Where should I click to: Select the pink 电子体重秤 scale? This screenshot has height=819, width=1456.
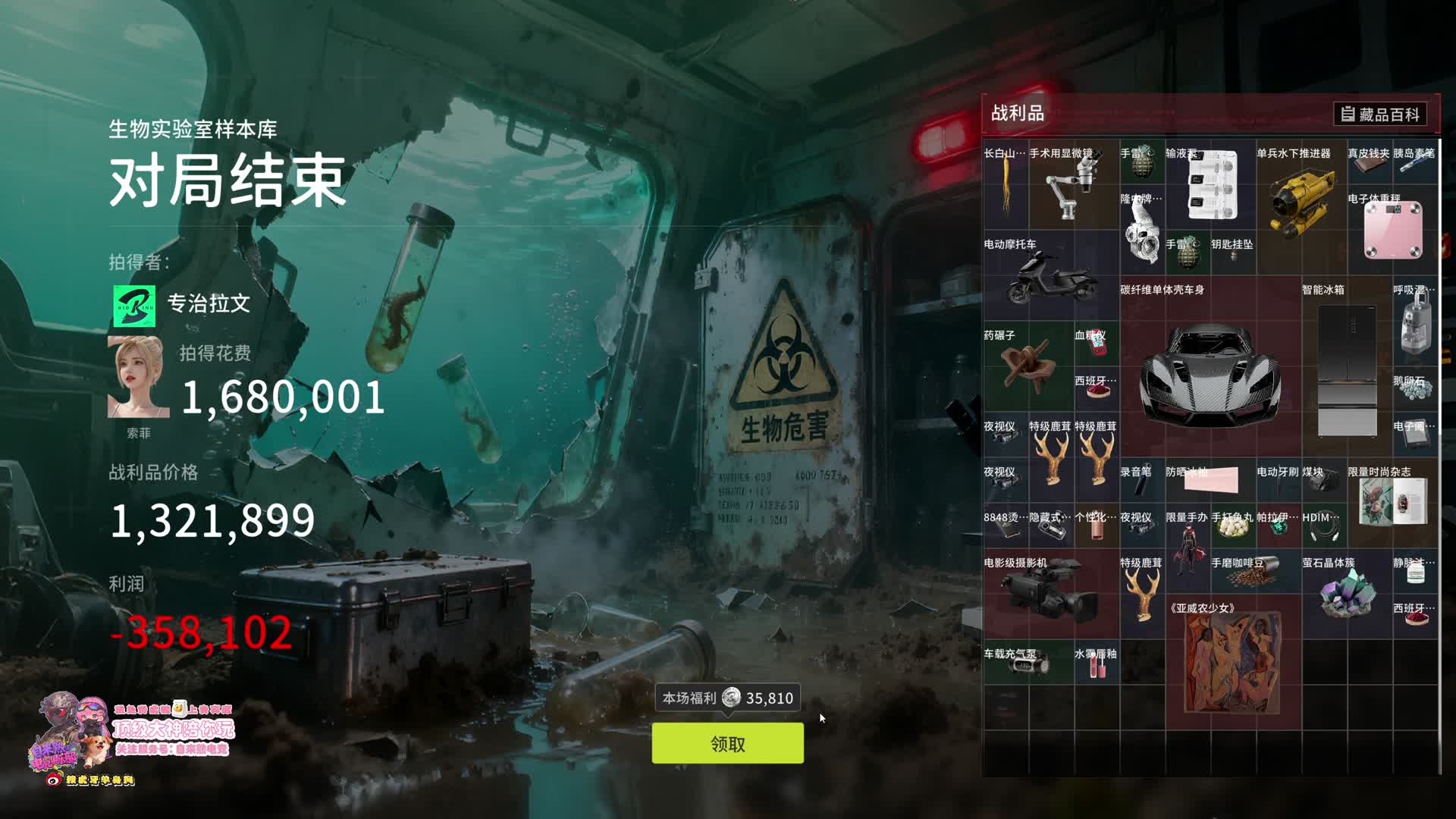pos(1392,230)
